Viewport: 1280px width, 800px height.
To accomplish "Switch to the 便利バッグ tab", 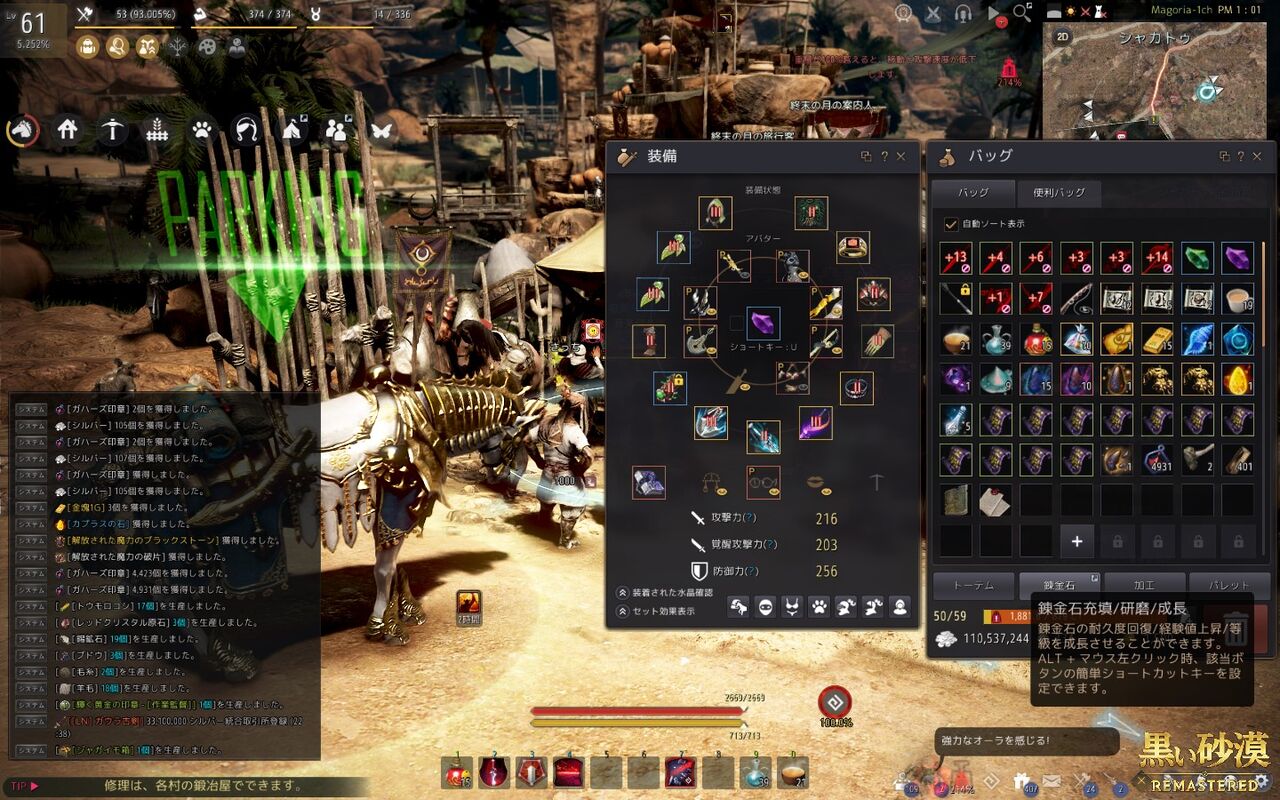I will [x=1058, y=193].
